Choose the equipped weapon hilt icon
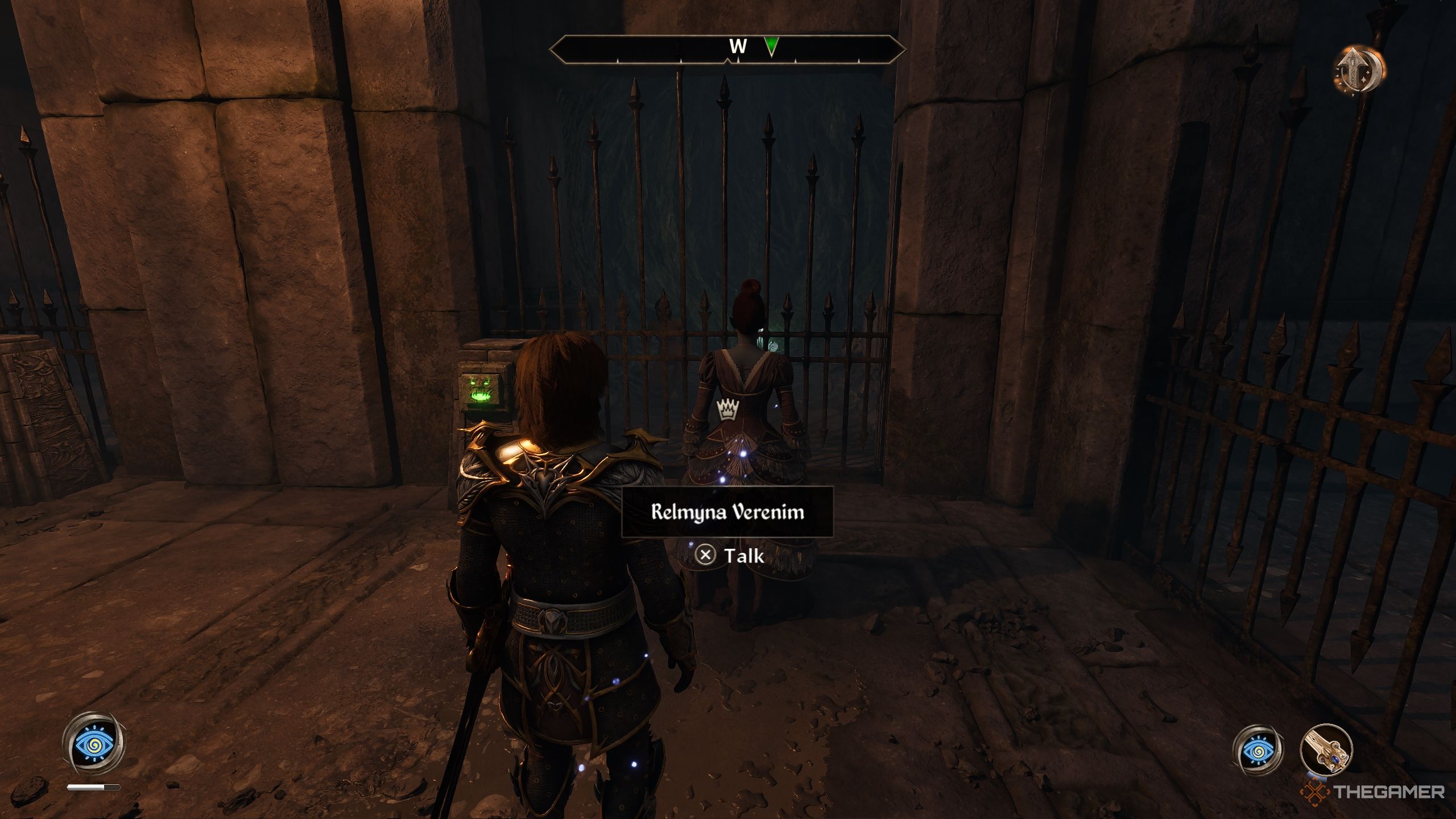The height and width of the screenshot is (819, 1456). tap(1326, 750)
